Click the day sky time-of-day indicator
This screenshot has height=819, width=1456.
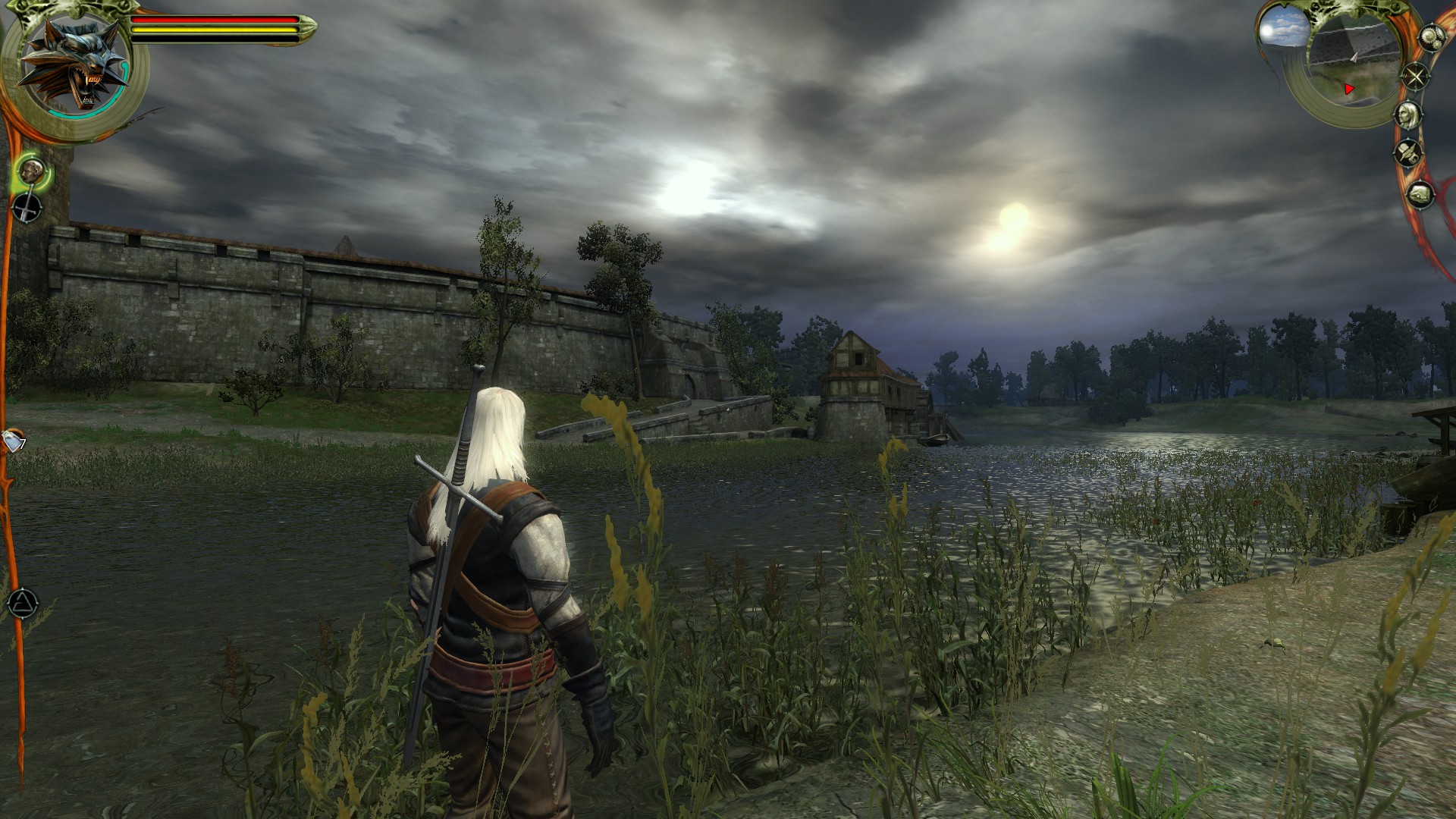[1282, 30]
